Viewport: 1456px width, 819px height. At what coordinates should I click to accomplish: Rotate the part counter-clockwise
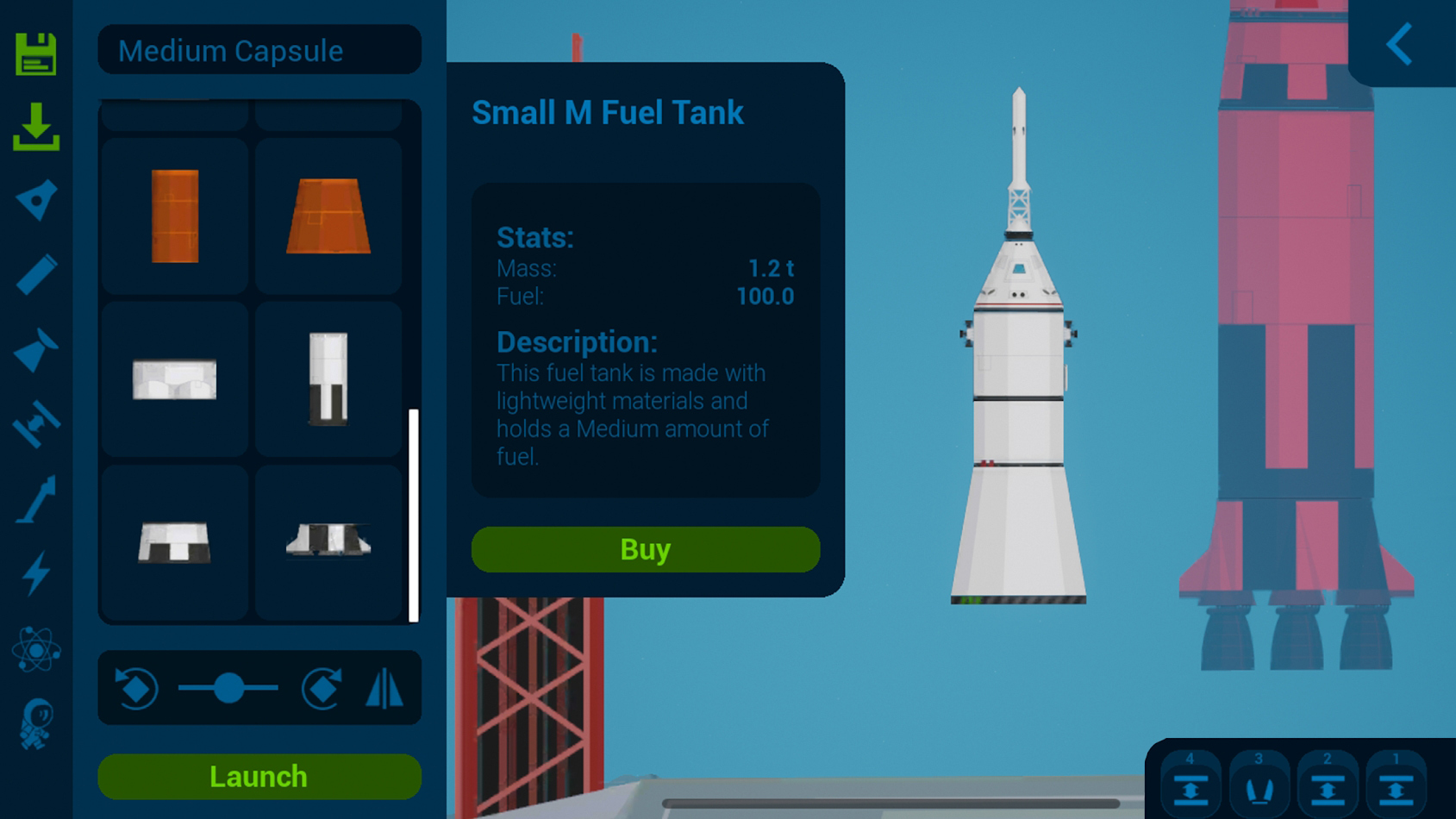coord(137,688)
